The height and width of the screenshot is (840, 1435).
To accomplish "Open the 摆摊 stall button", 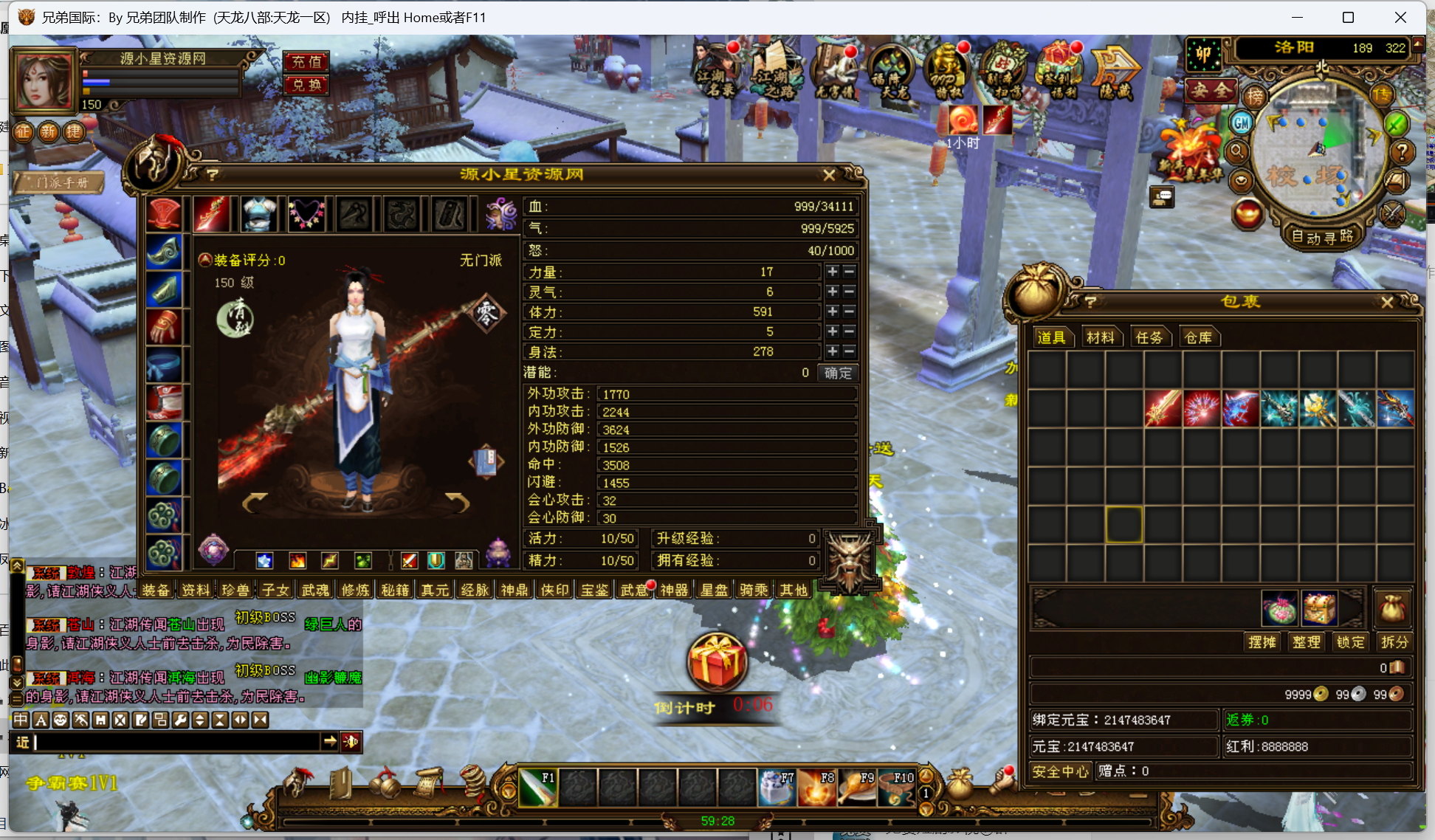I will coord(1262,642).
